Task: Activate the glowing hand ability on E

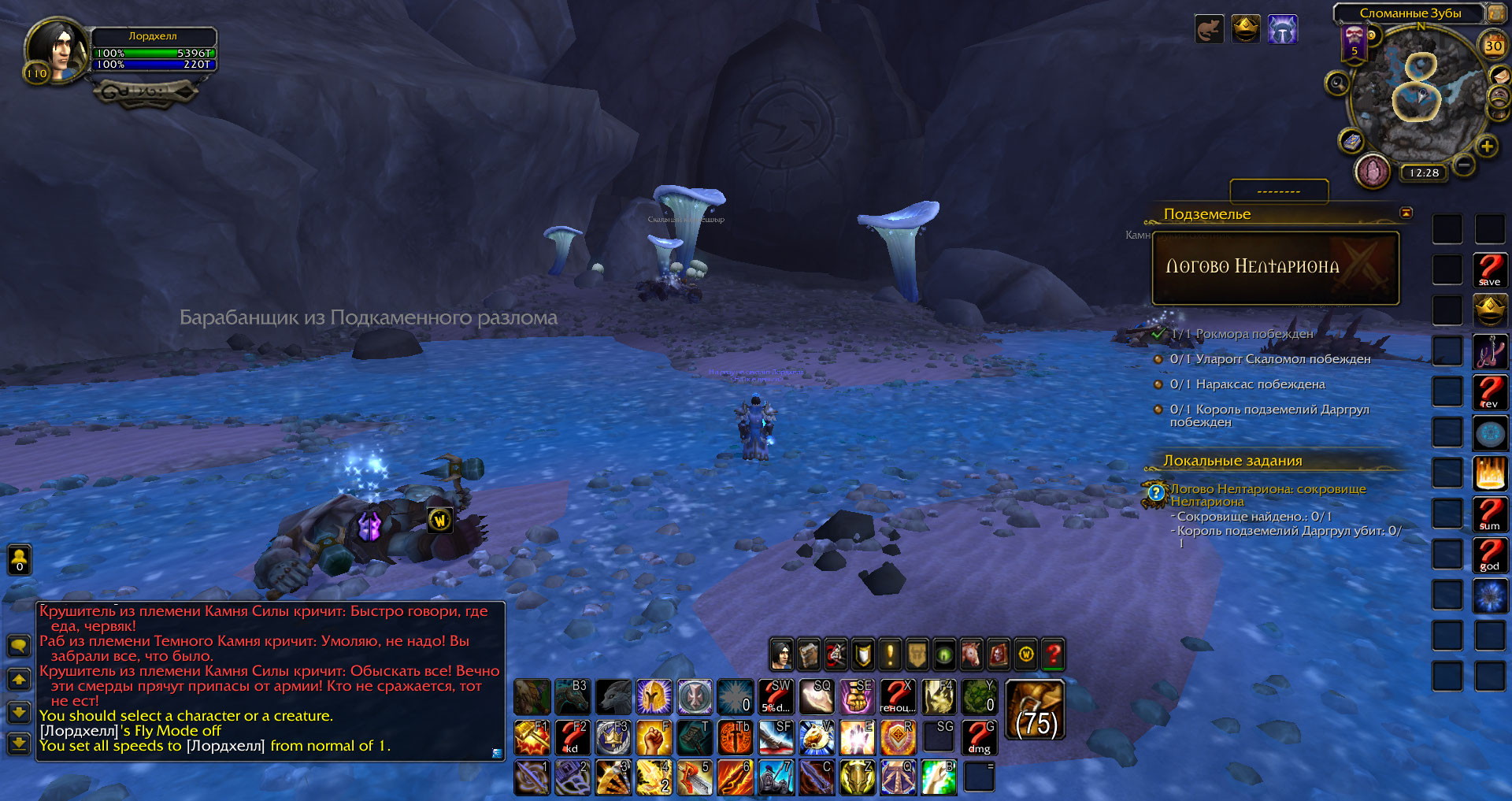Action: coord(857,738)
